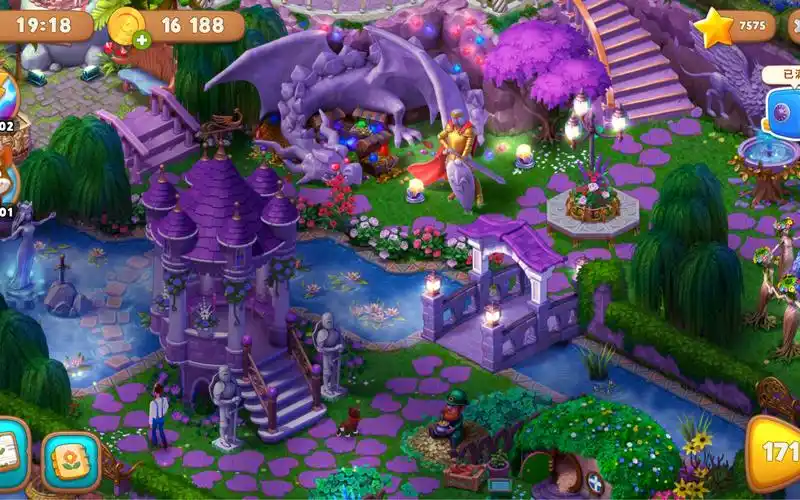Tap the orange level button showing 171
This screenshot has height=500, width=800.
pos(775,452)
